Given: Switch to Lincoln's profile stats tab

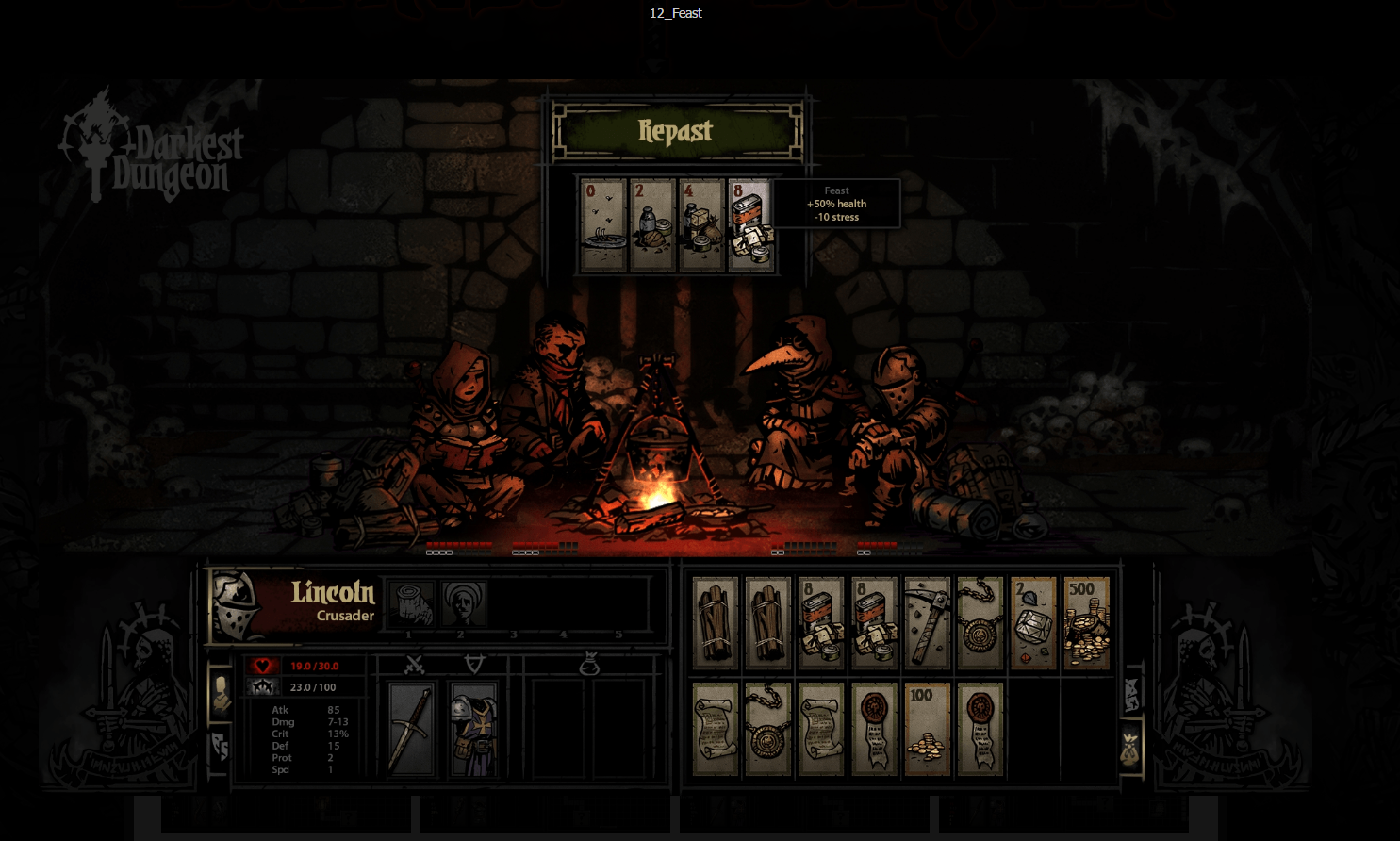Looking at the screenshot, I should pos(222,688).
